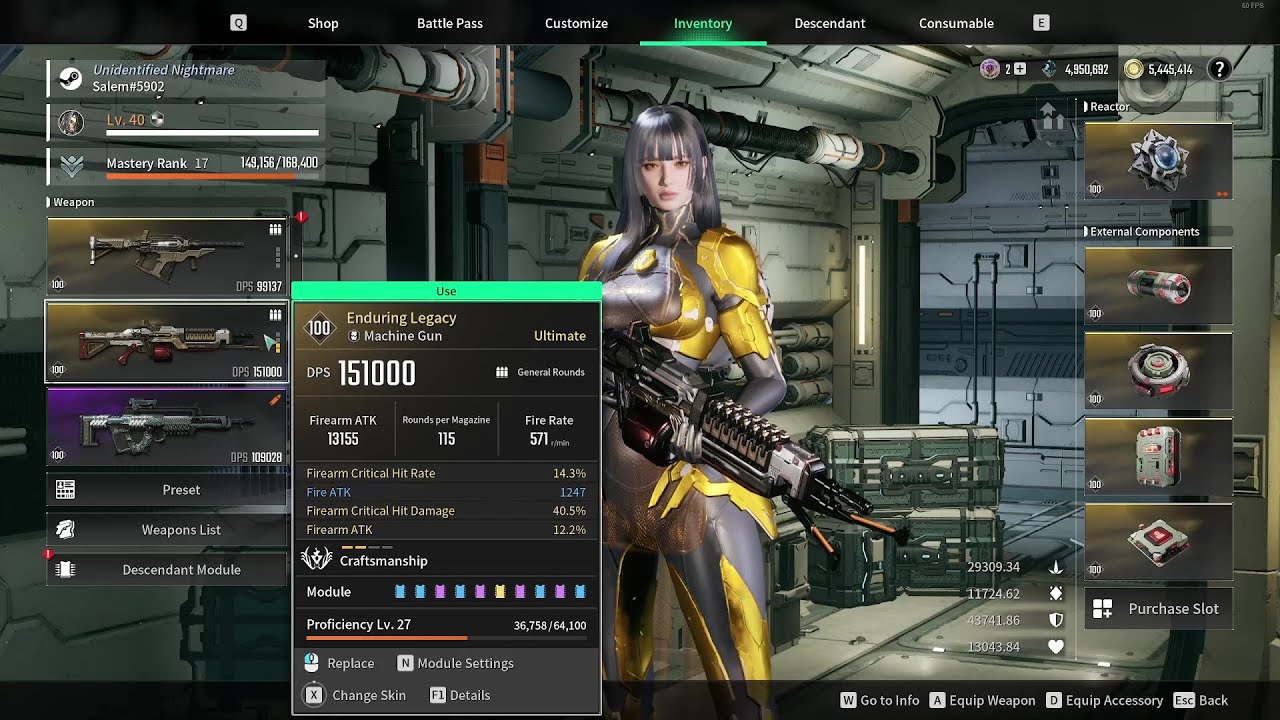Open the weapon Preset menu
This screenshot has width=1280, height=720.
pyautogui.click(x=166, y=490)
